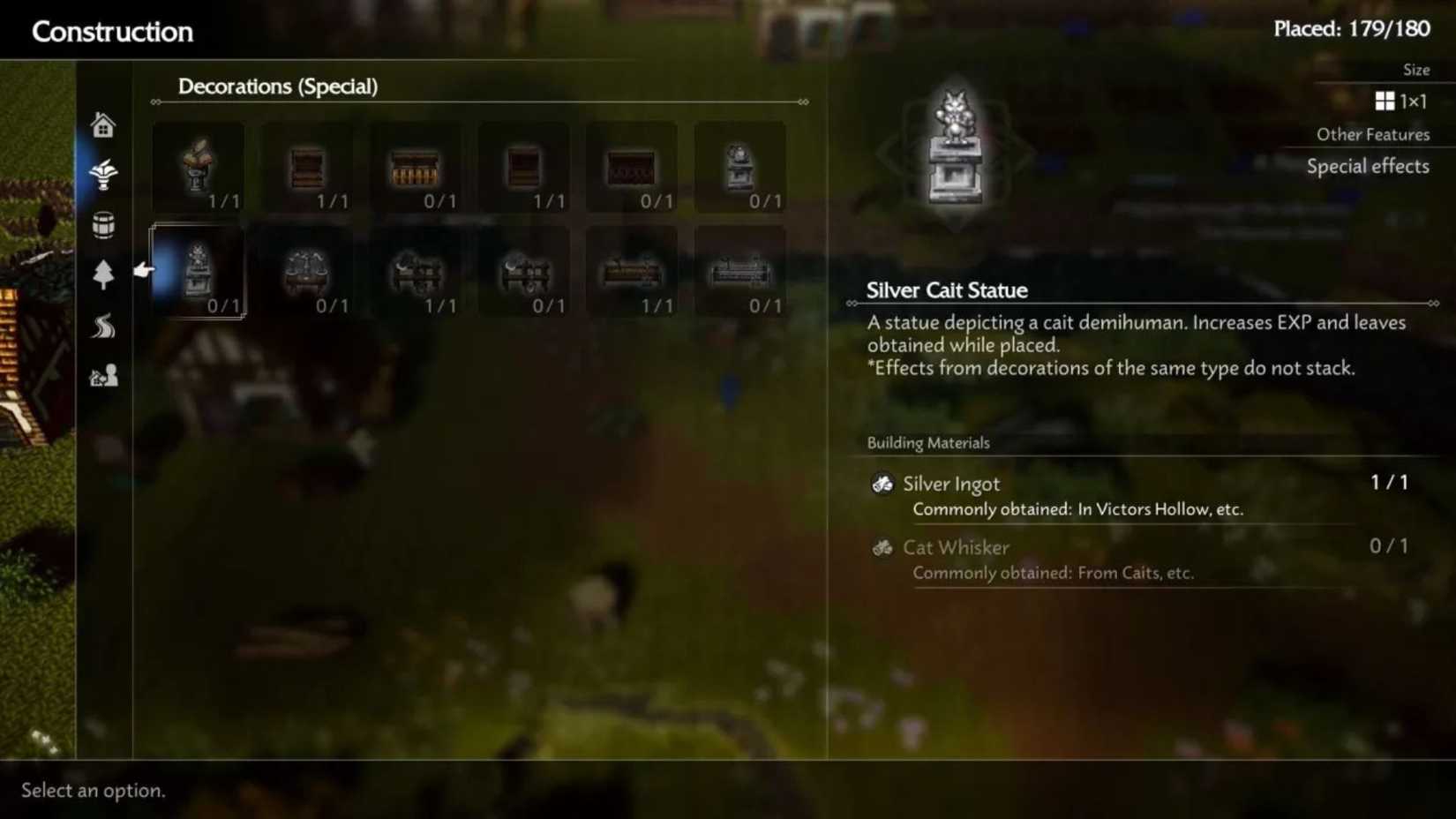Click the Cat Whisker material icon

pyautogui.click(x=882, y=547)
